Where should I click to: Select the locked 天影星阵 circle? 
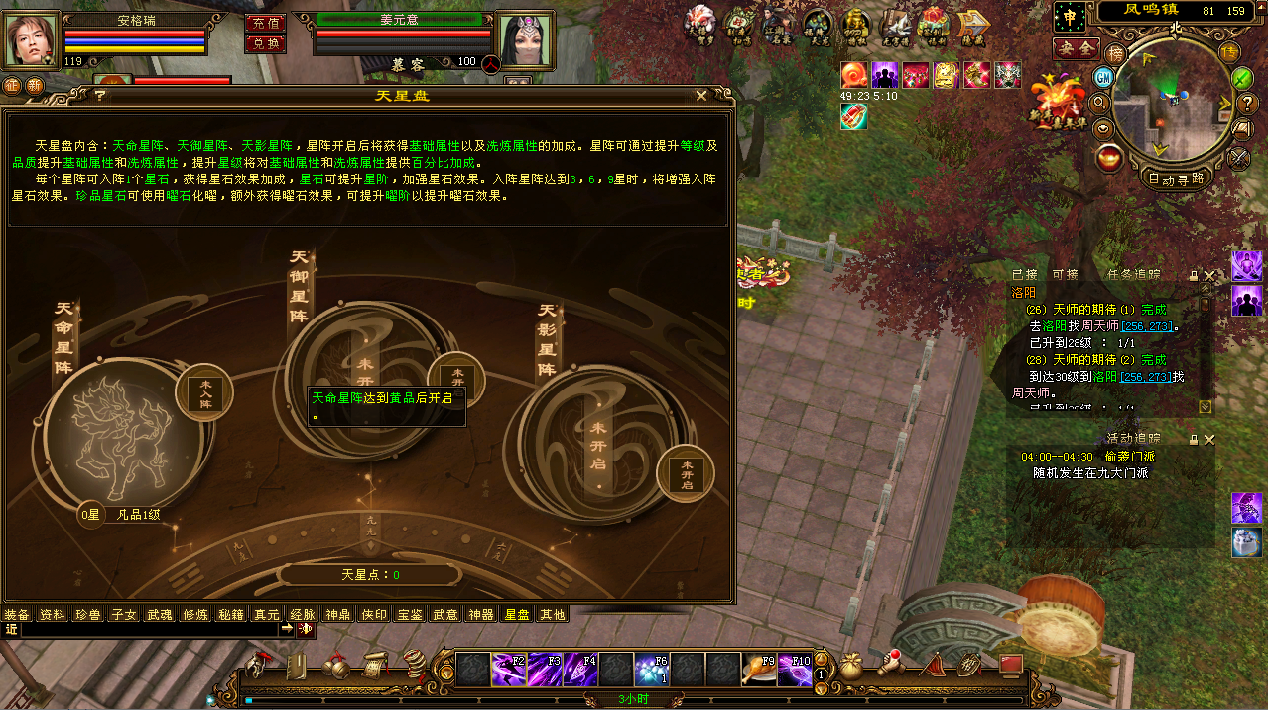click(x=597, y=442)
